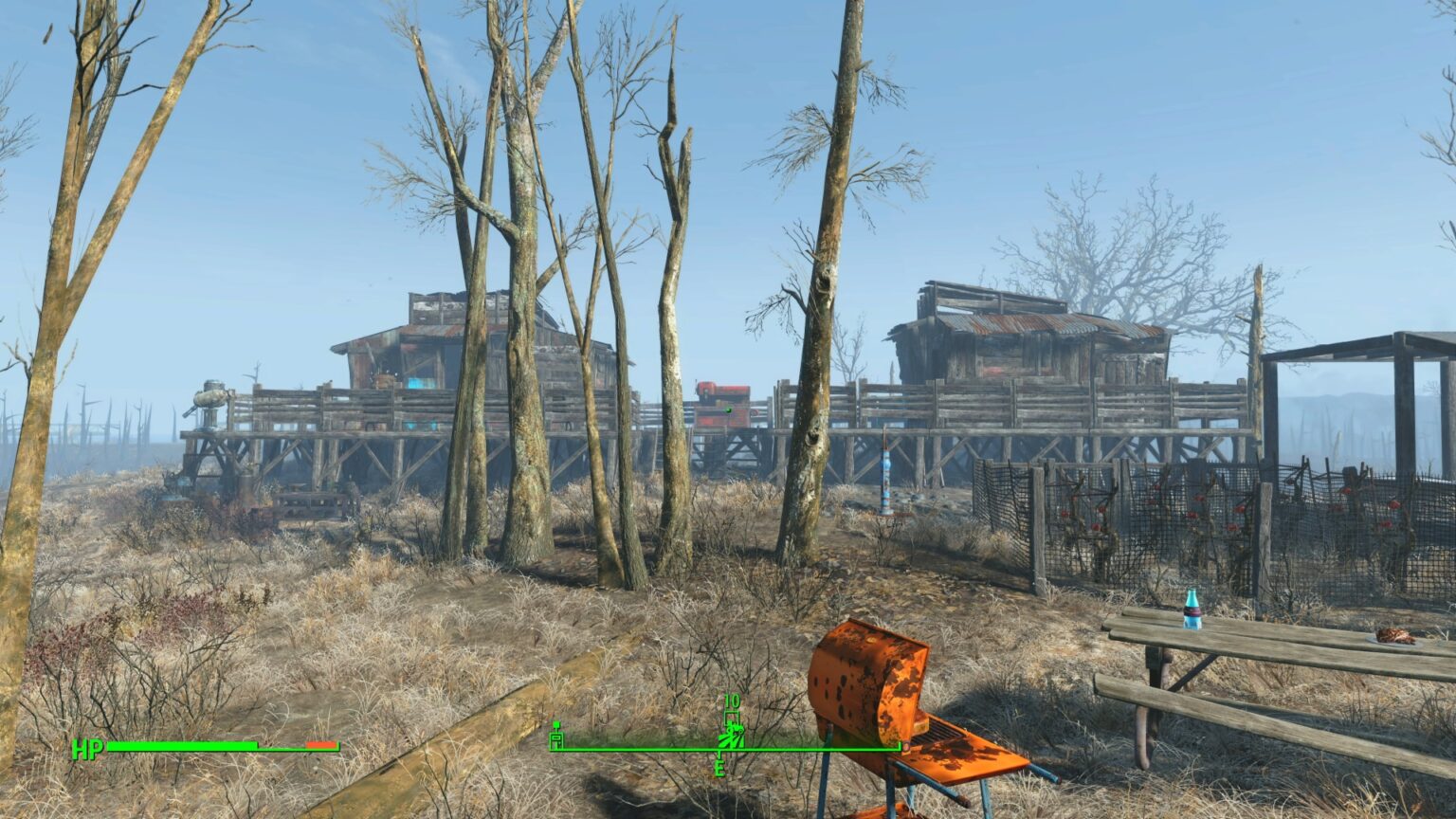Click the ammo count reading 10
Screen dimensions: 1456x819
point(732,701)
